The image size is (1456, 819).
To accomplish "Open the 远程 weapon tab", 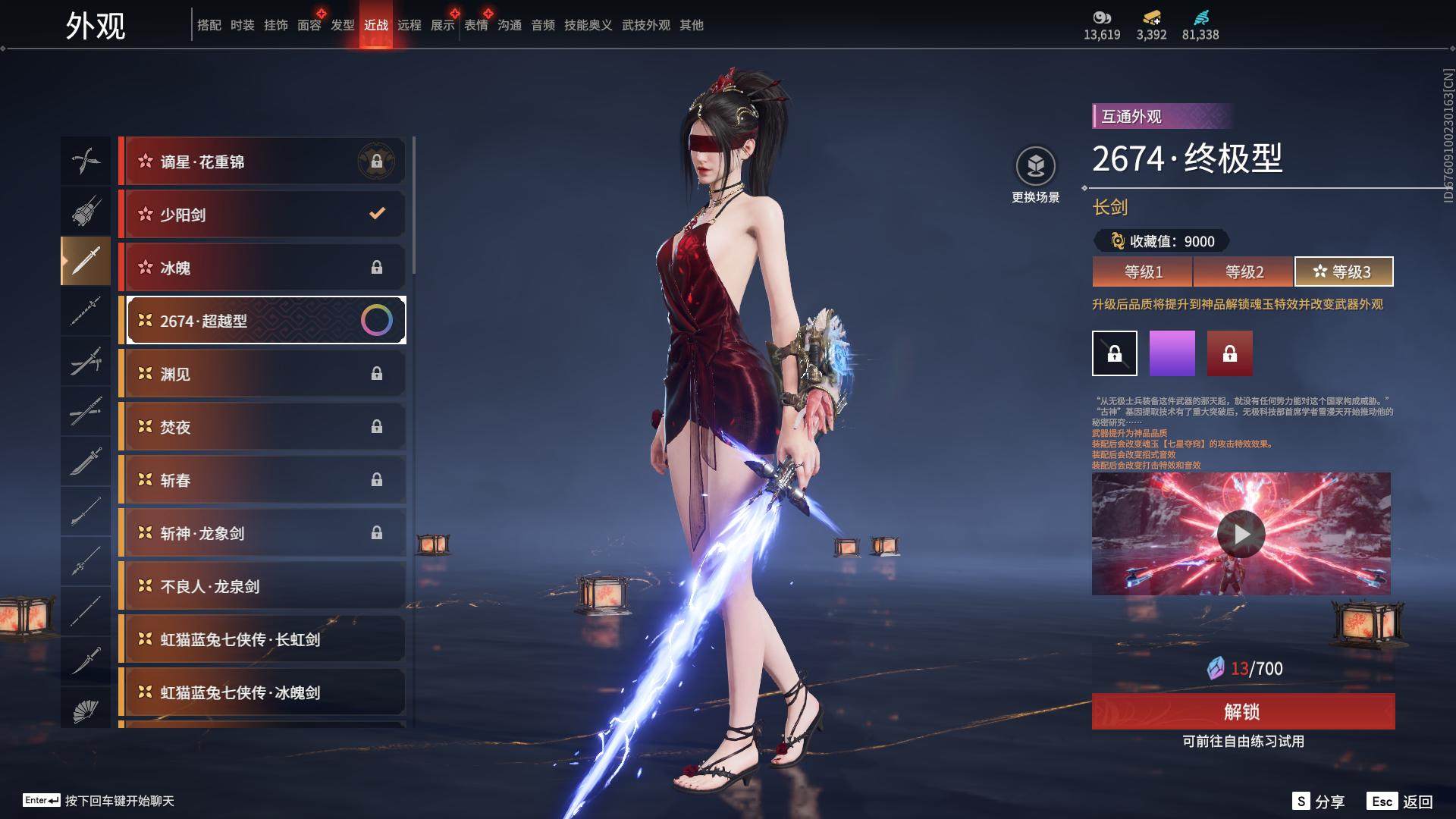I will 409,25.
